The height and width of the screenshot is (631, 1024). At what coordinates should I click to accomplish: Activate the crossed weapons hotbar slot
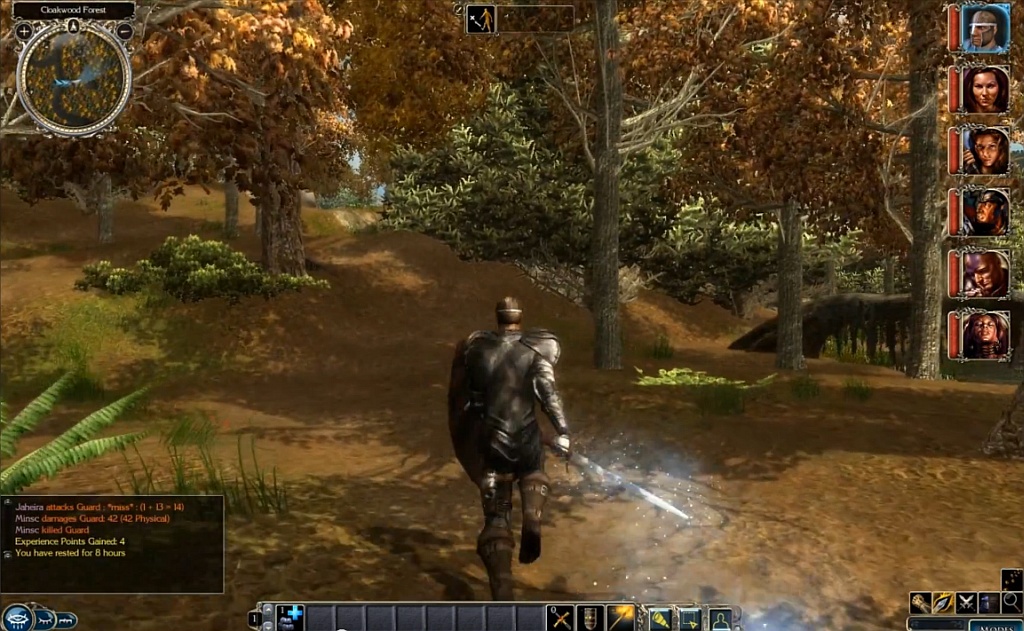point(560,618)
